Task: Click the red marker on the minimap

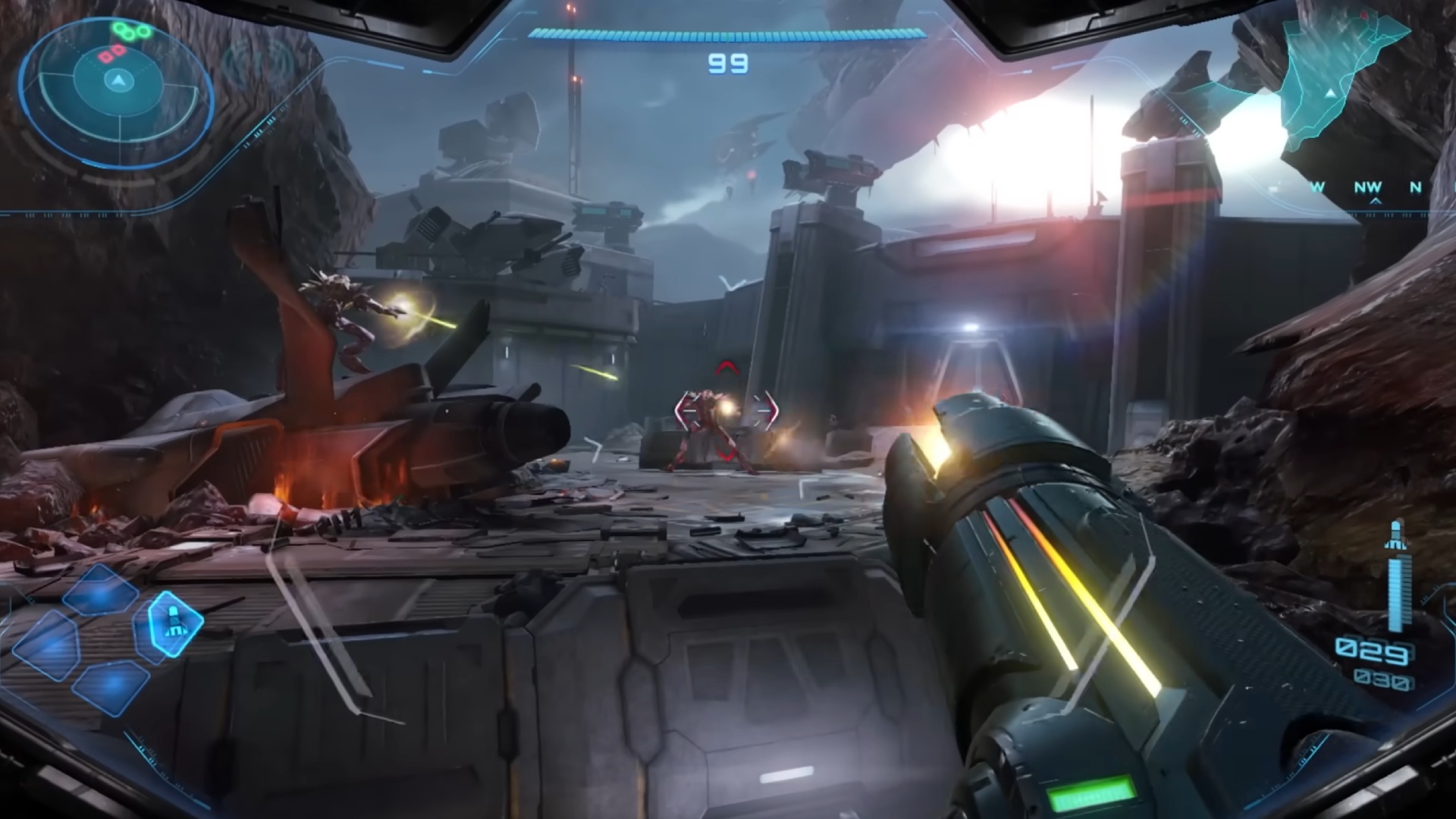Action: click(x=1365, y=15)
